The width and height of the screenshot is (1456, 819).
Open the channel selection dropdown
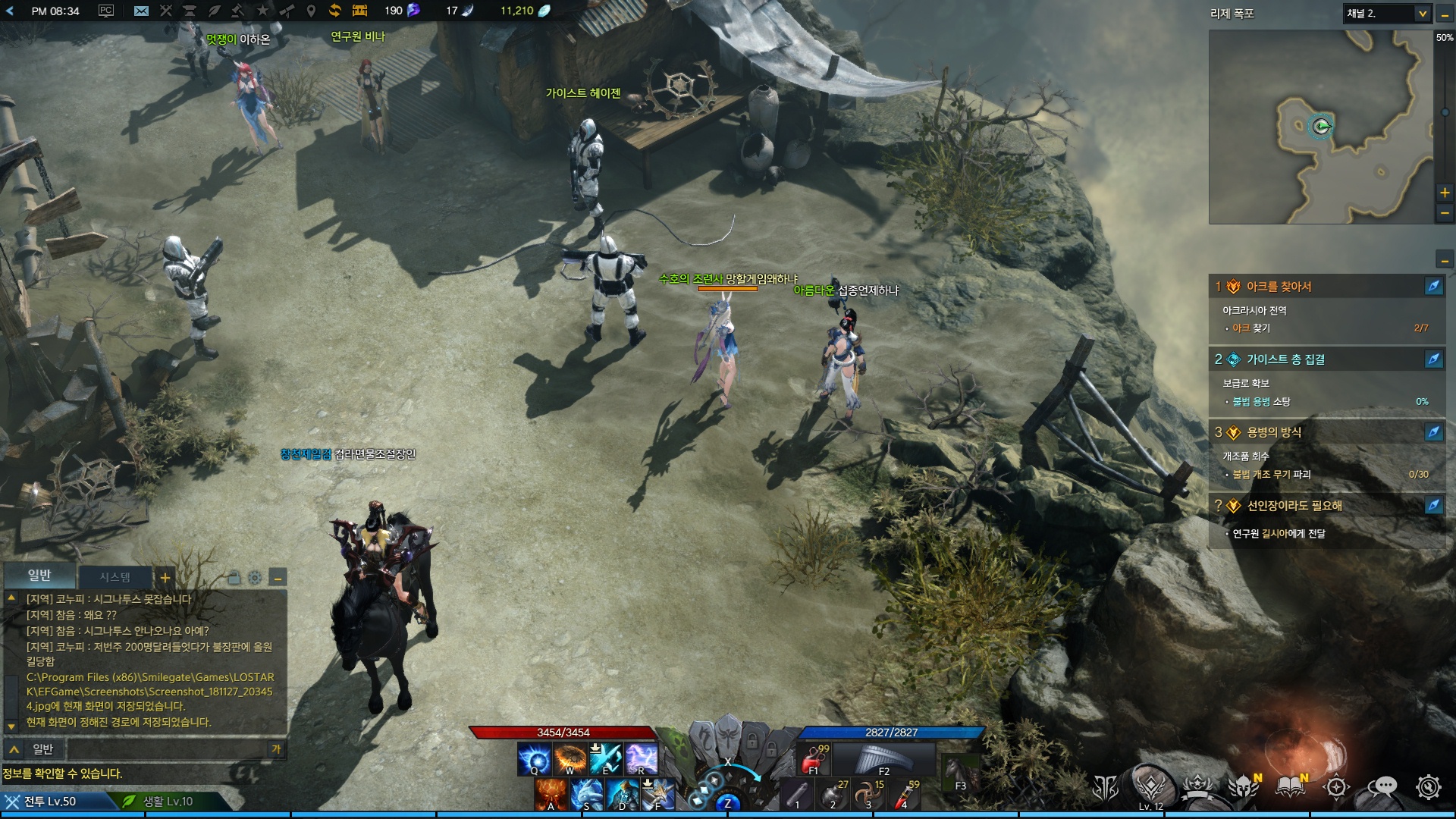1387,14
